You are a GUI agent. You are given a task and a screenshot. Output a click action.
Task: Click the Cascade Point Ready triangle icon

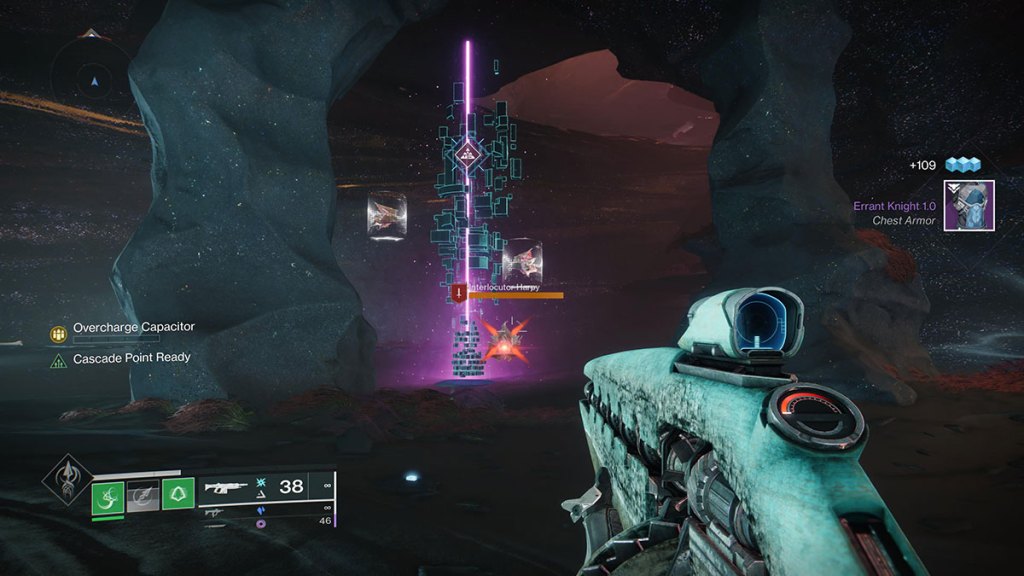click(59, 359)
